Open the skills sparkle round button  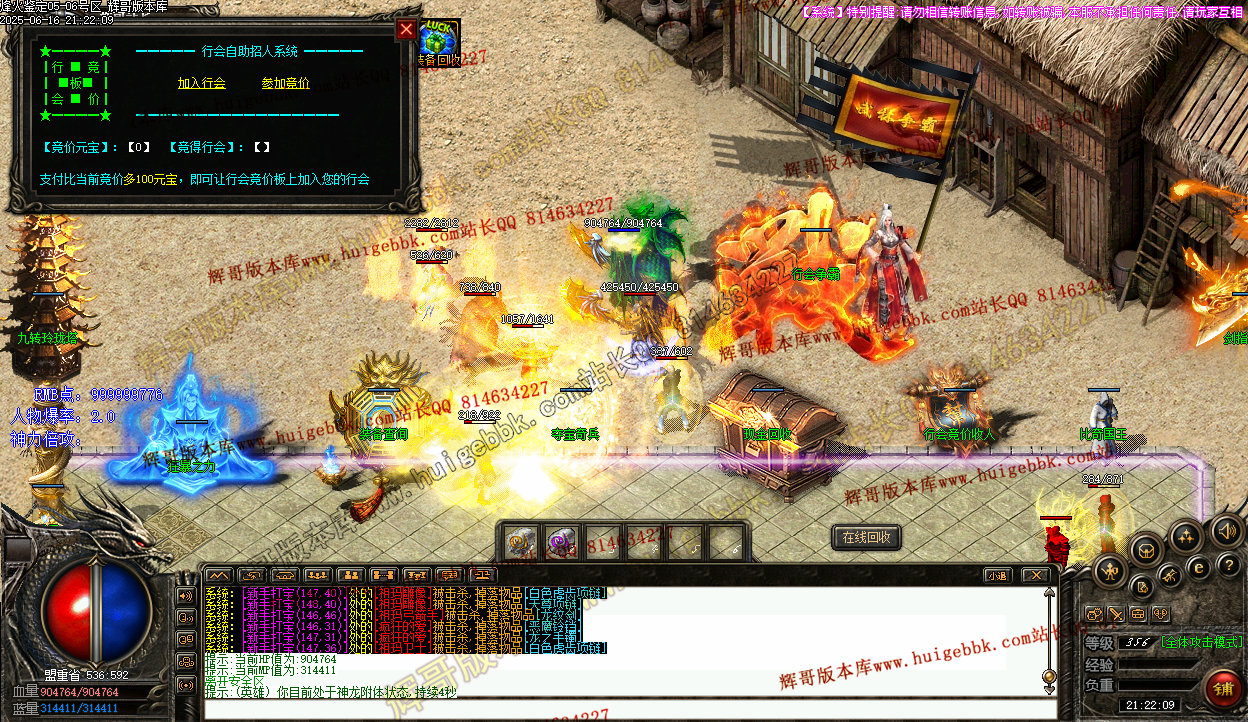[x=1185, y=537]
